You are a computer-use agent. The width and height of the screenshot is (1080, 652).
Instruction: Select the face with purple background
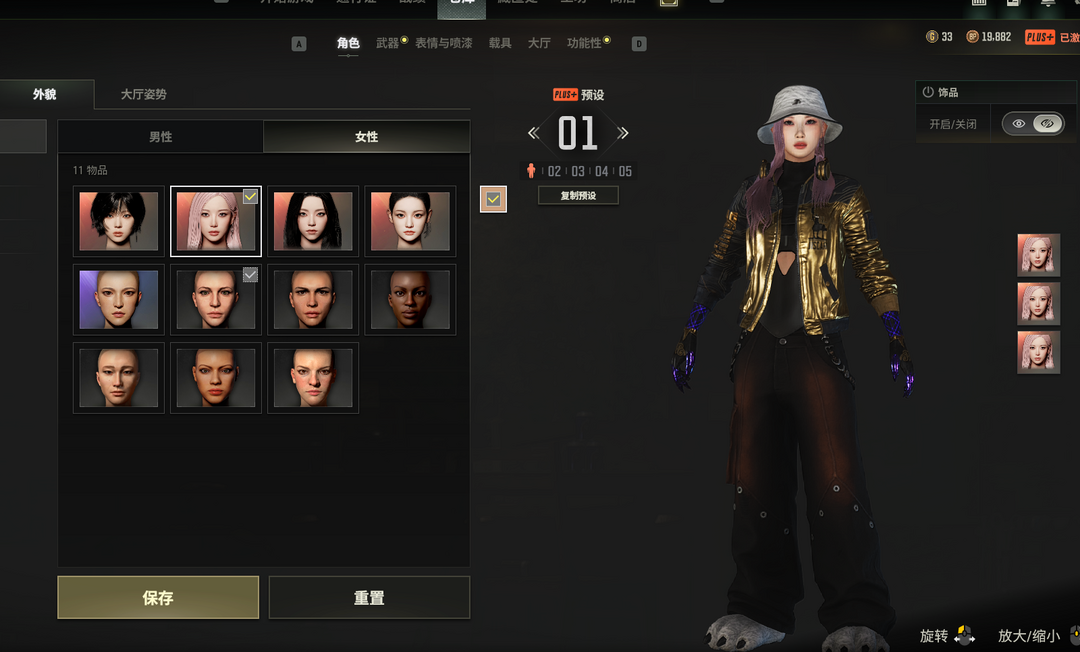pos(119,299)
